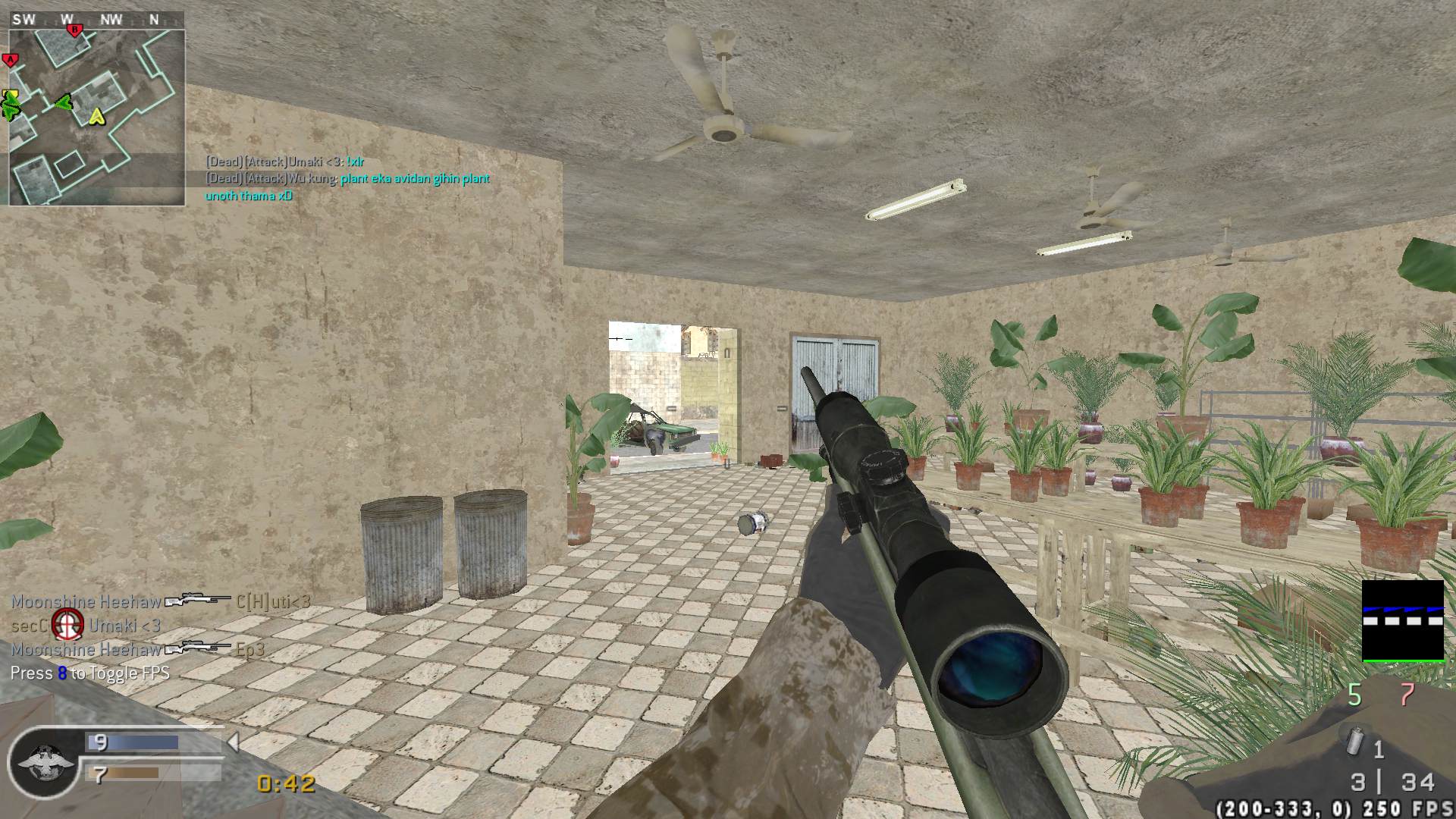Image resolution: width=1456 pixels, height=819 pixels.
Task: Select the red bomb site A marker
Action: click(x=10, y=60)
